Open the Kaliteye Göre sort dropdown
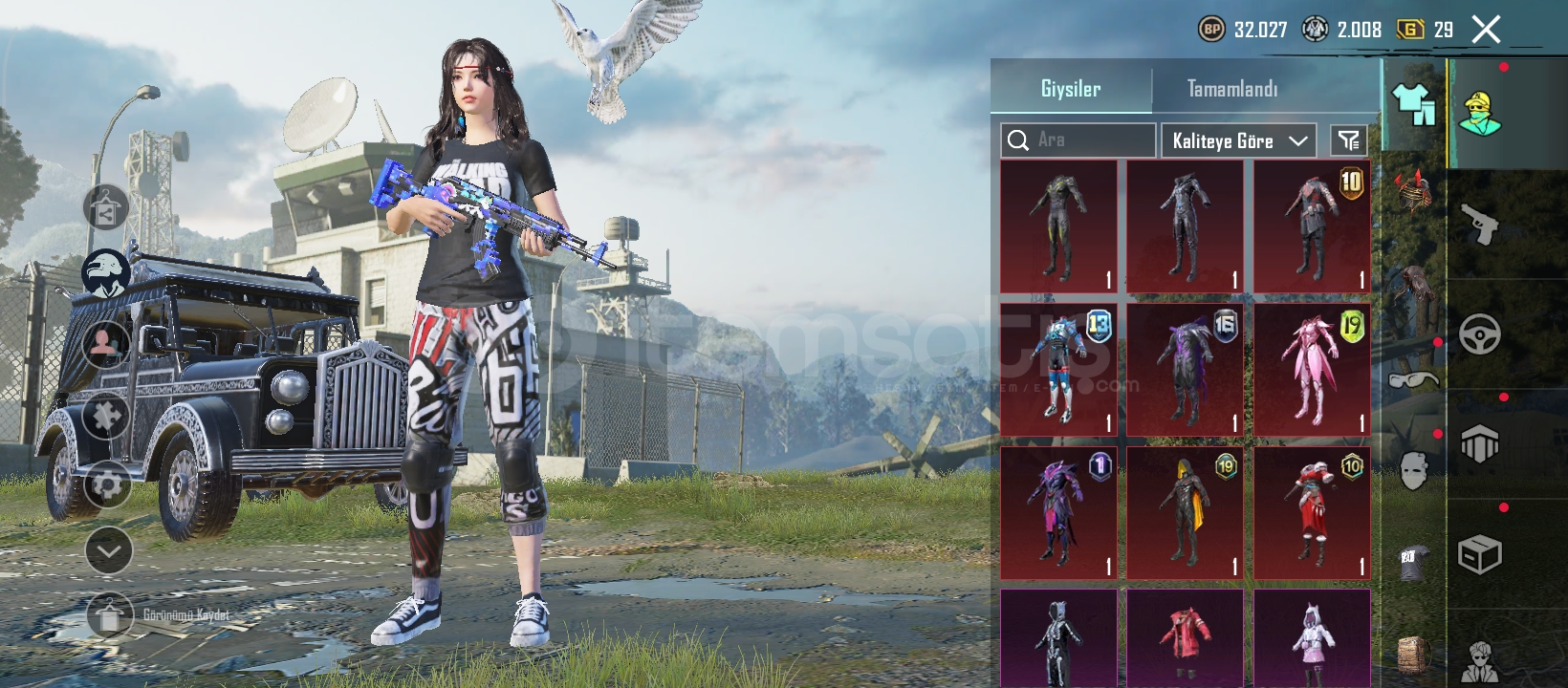 pyautogui.click(x=1238, y=140)
